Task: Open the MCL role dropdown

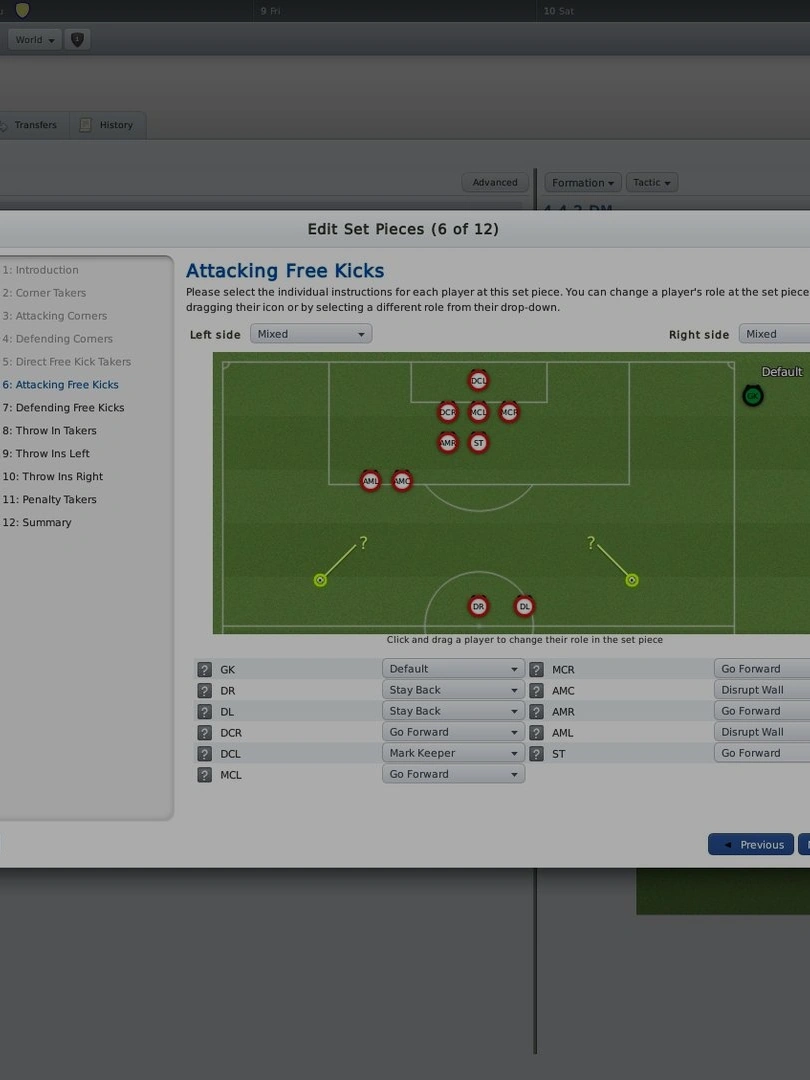Action: coord(453,774)
